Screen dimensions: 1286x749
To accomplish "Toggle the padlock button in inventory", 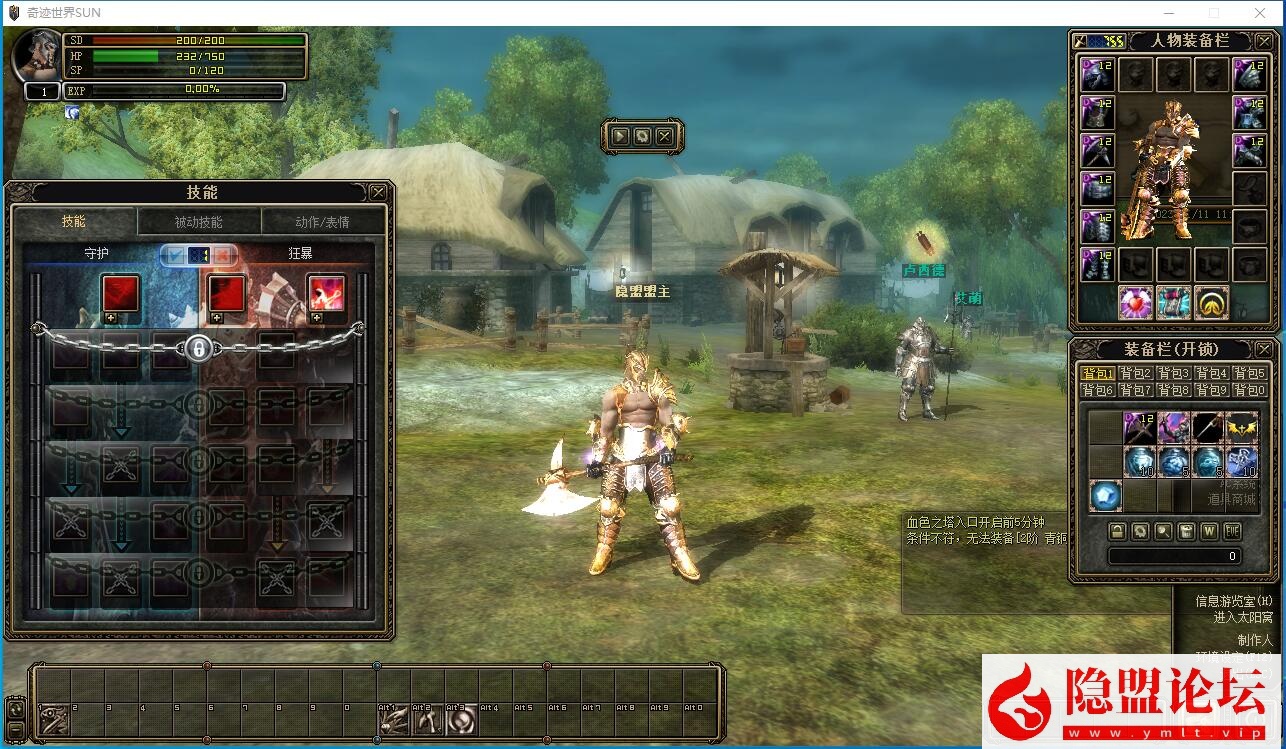I will (1117, 530).
